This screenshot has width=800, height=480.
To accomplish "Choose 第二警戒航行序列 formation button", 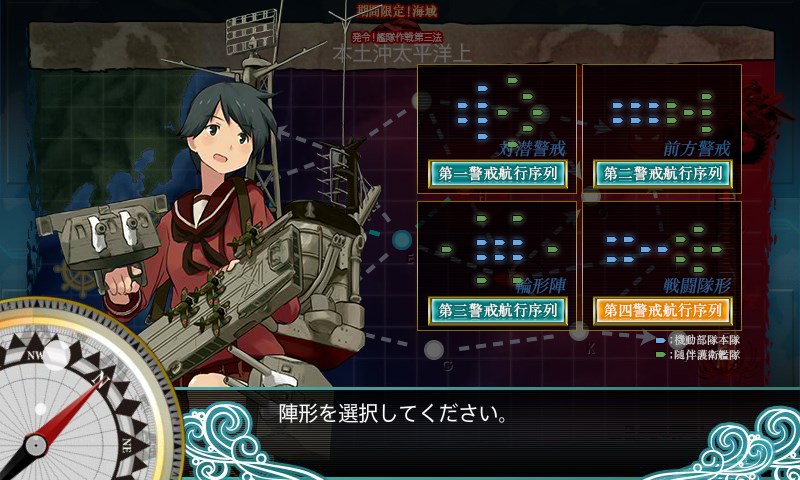I will point(662,173).
